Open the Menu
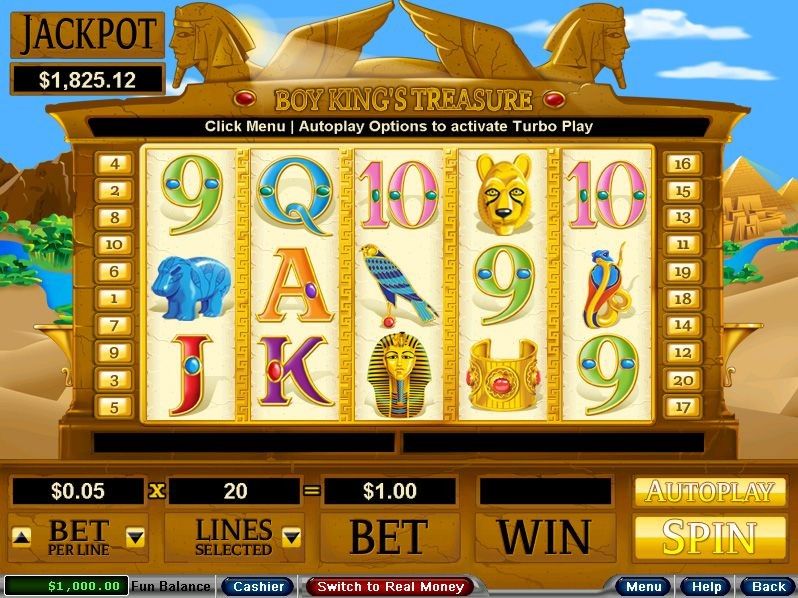Screen dimensions: 798x598 coord(643,586)
